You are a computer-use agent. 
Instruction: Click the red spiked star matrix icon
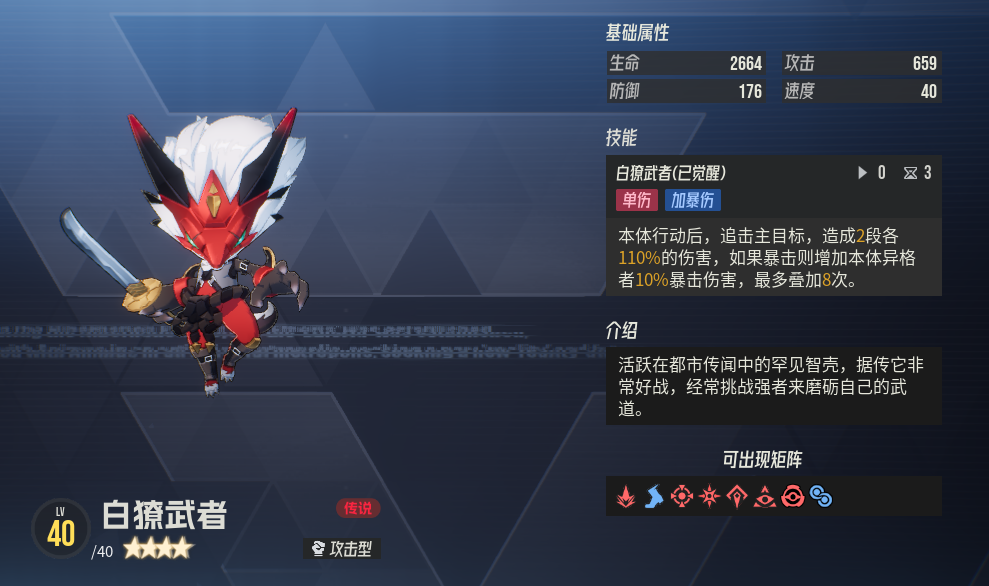[710, 496]
